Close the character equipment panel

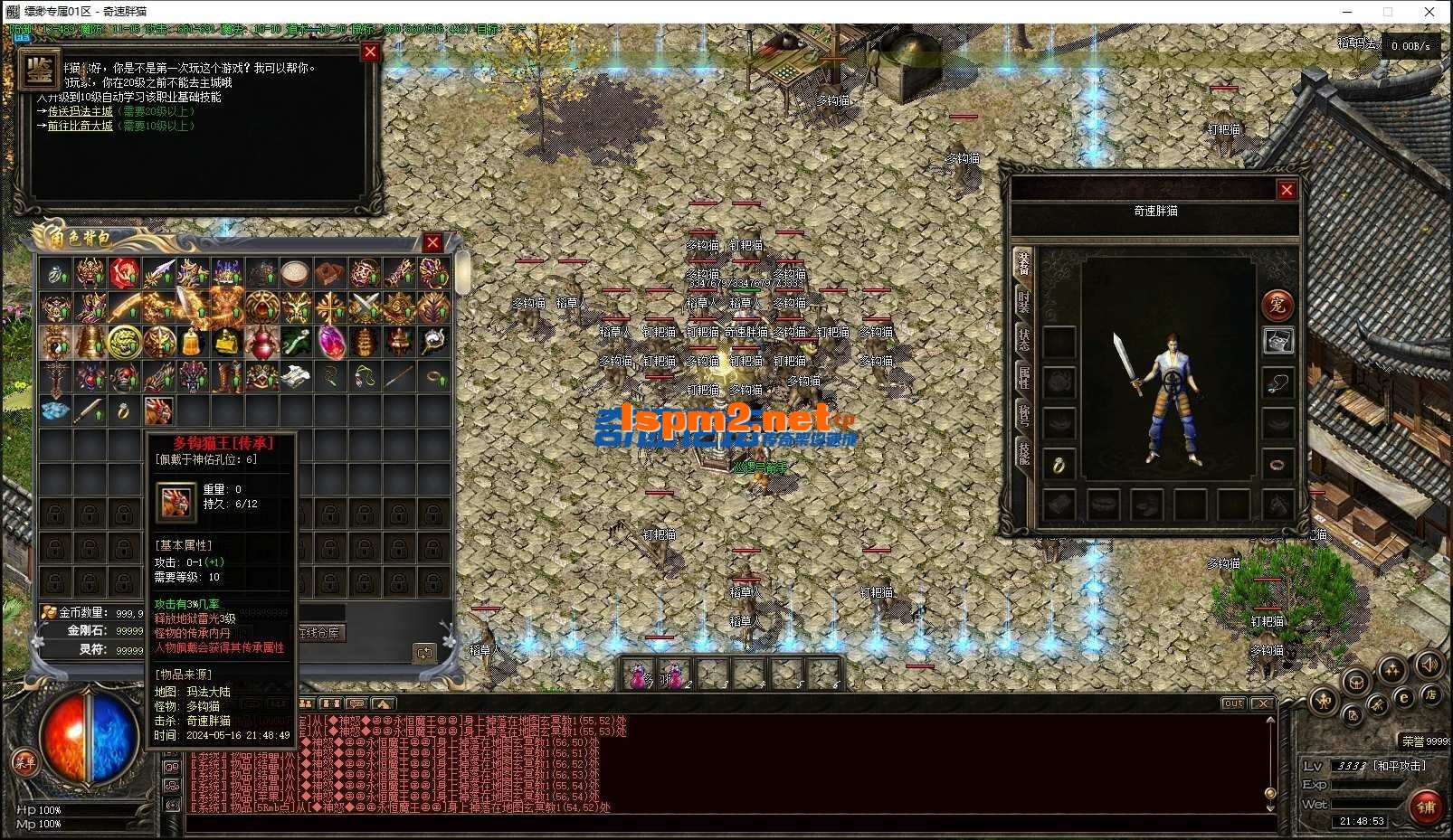[x=1287, y=190]
